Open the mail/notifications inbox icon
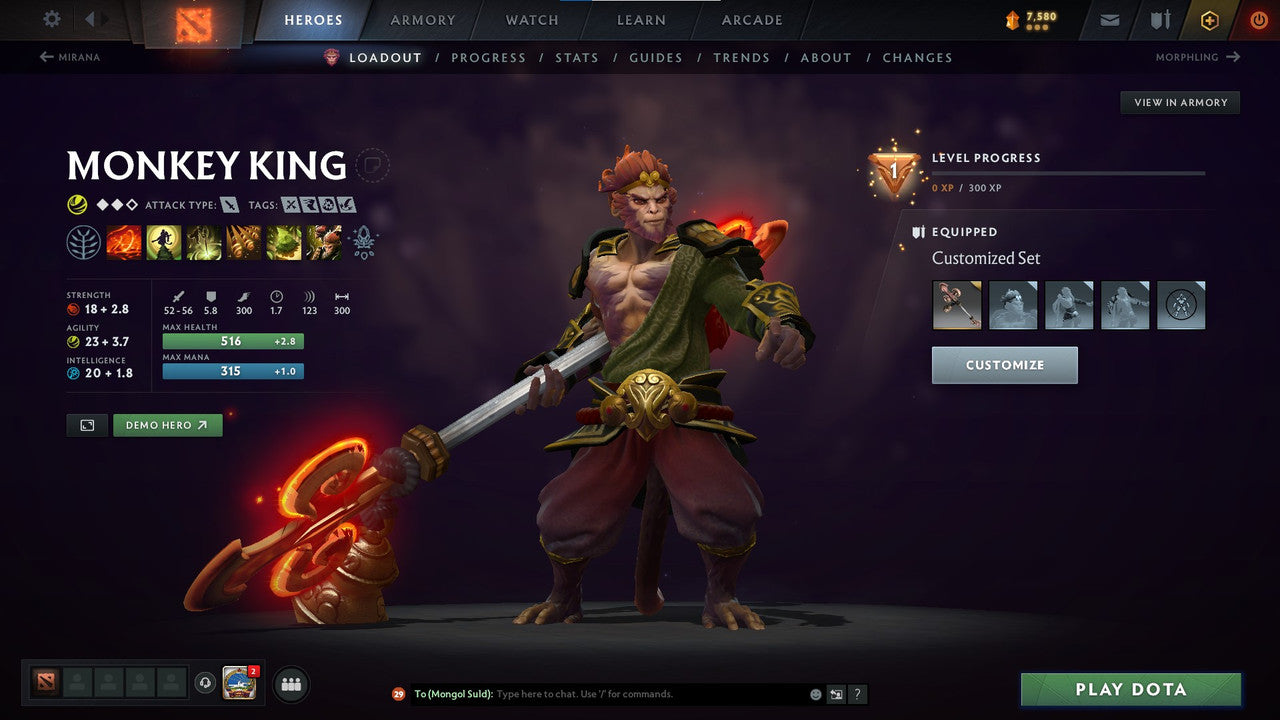1280x720 pixels. point(1108,20)
